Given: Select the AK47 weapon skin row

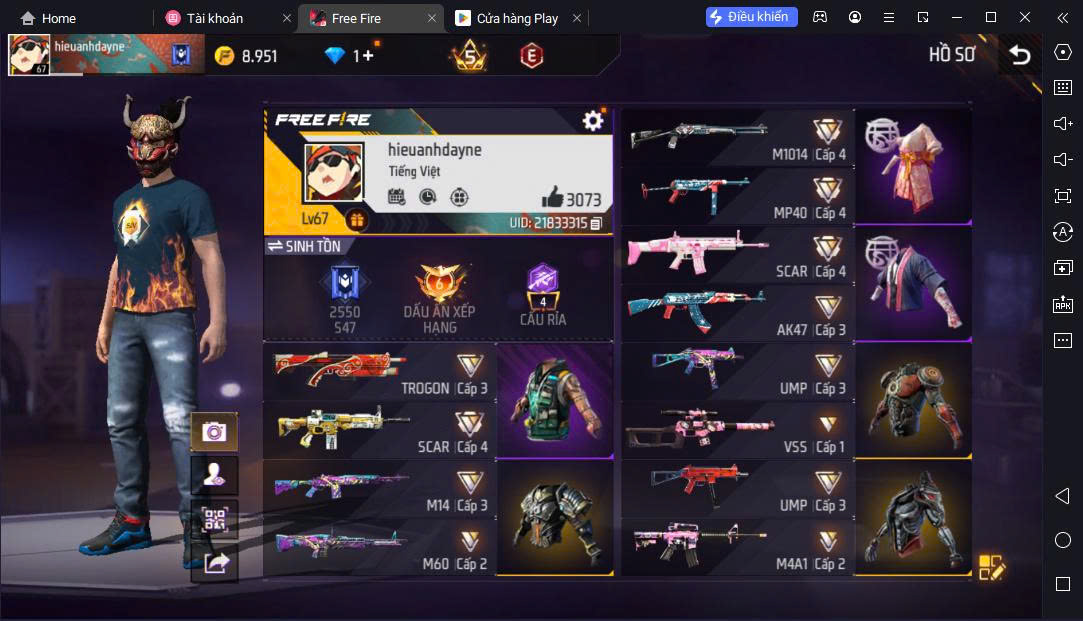Looking at the screenshot, I should (x=737, y=313).
